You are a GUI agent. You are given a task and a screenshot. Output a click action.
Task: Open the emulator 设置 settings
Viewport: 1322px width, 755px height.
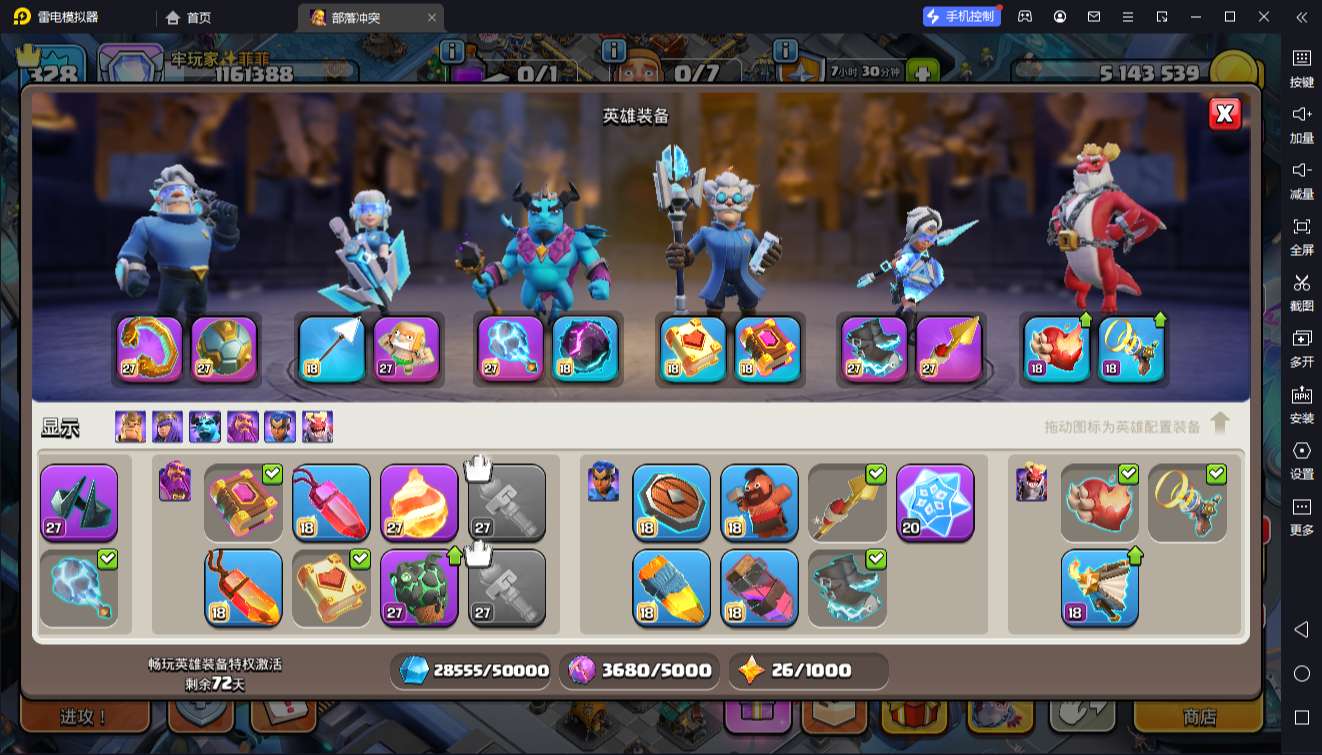(1301, 459)
